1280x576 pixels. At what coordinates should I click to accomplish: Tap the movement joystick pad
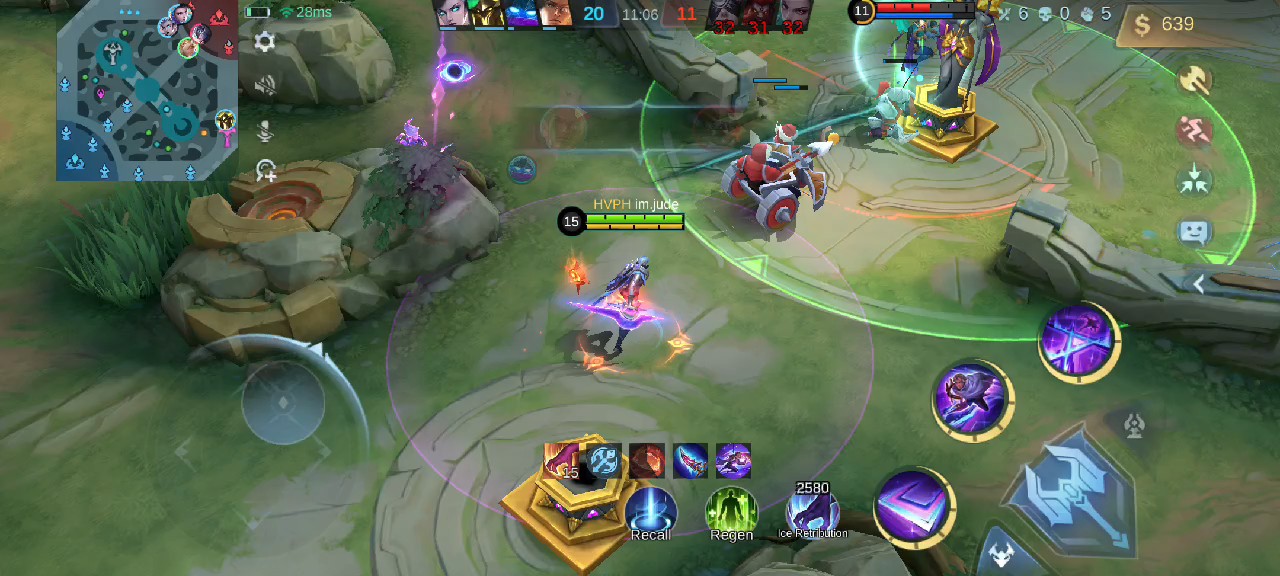coord(283,403)
